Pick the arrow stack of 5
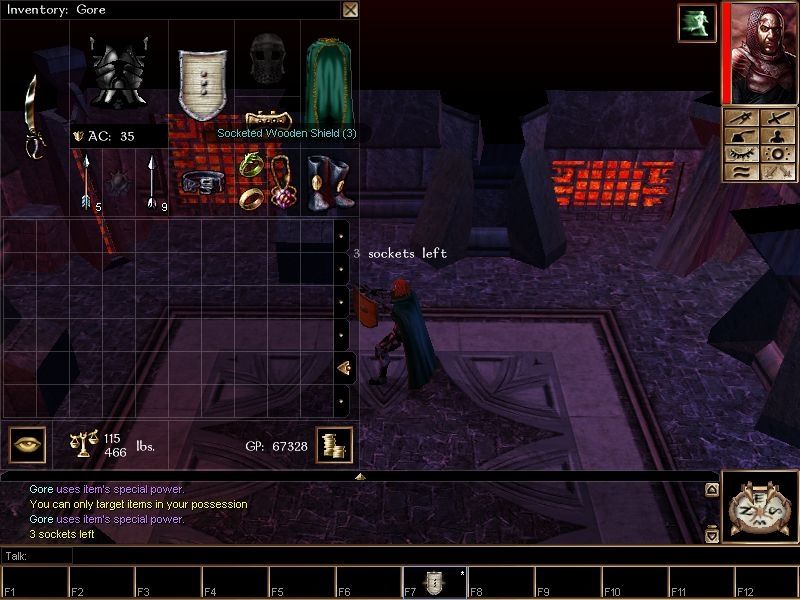The height and width of the screenshot is (600, 800). [87, 184]
